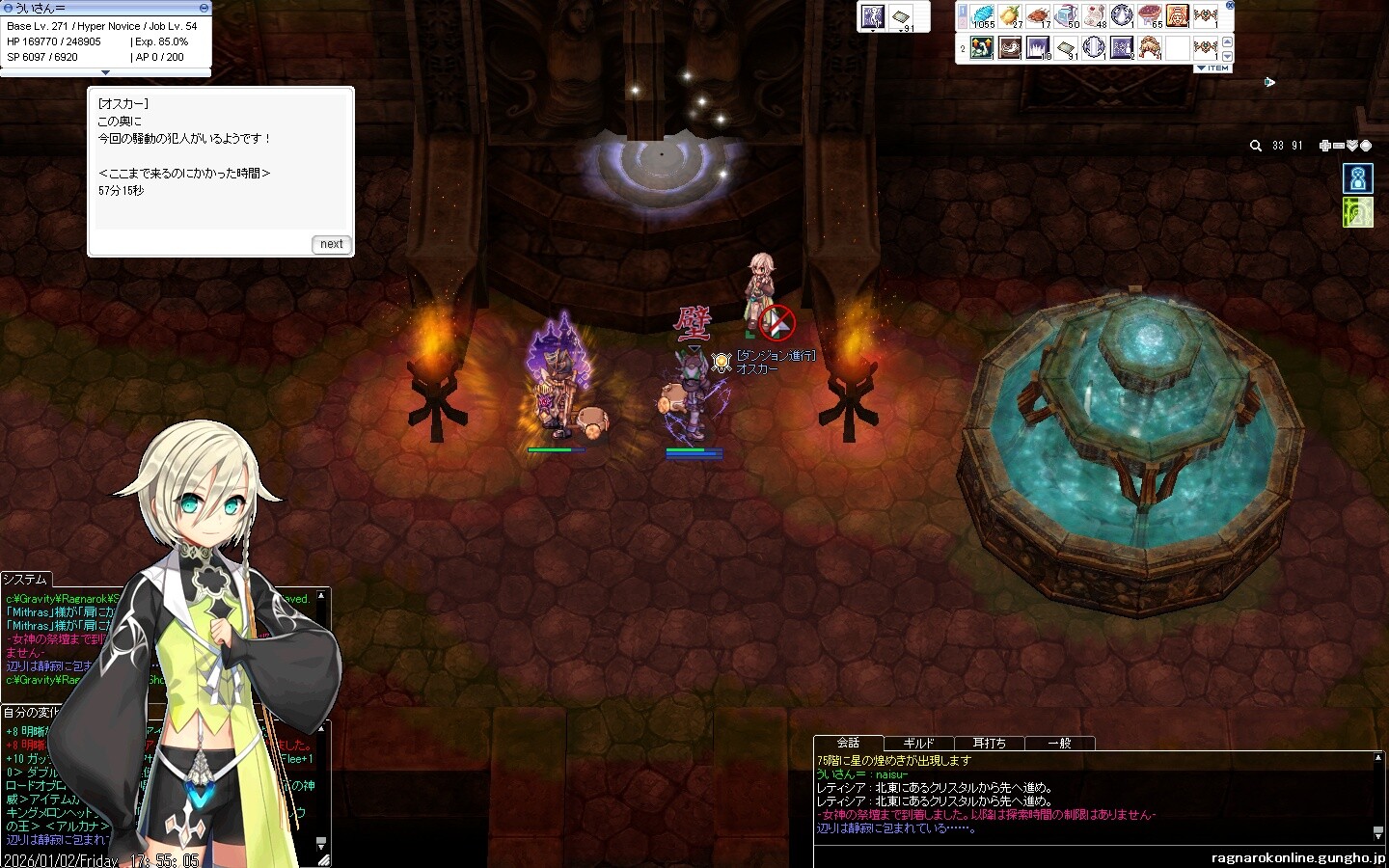Use the yellow fruit item with 27 count

point(1011,16)
